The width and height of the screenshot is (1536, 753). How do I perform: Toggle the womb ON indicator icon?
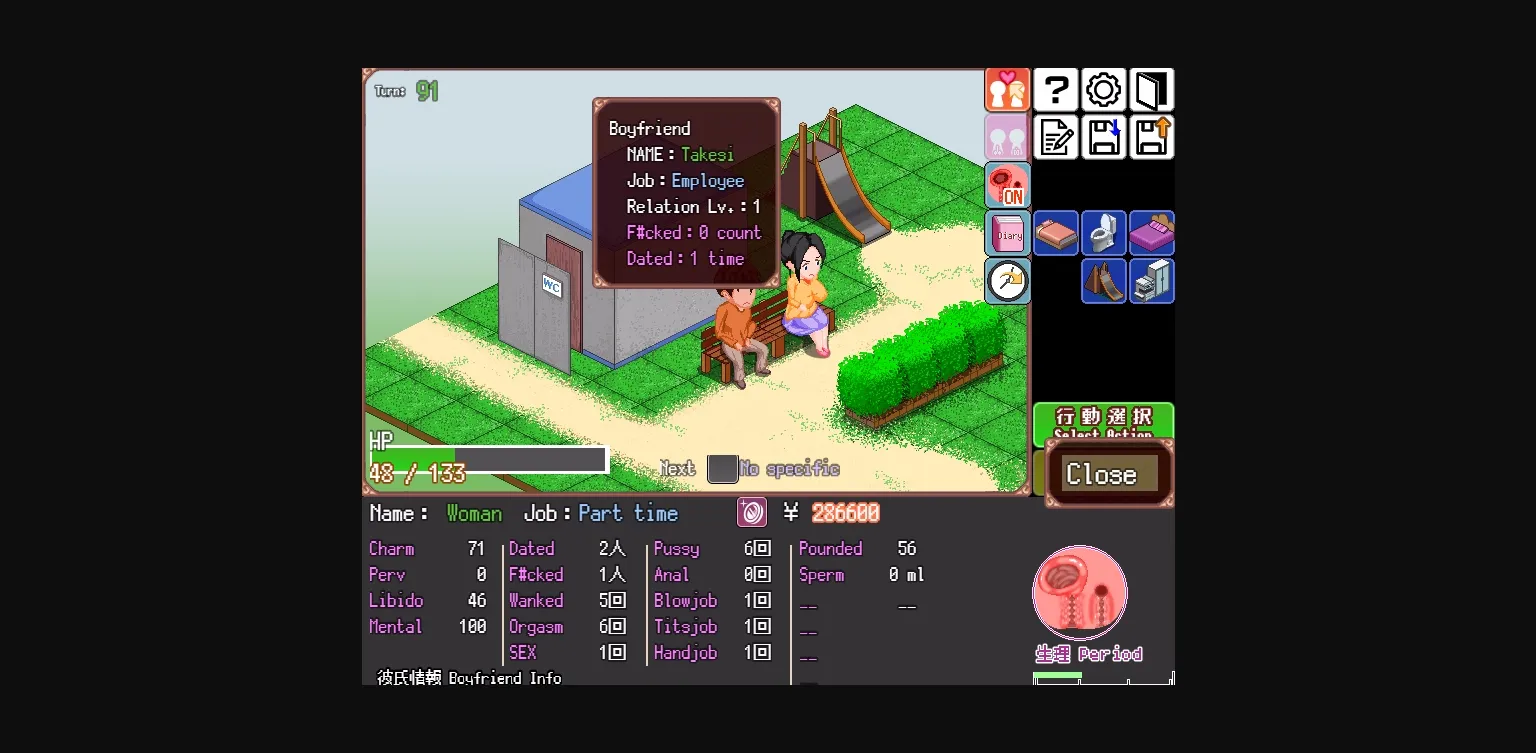1007,185
